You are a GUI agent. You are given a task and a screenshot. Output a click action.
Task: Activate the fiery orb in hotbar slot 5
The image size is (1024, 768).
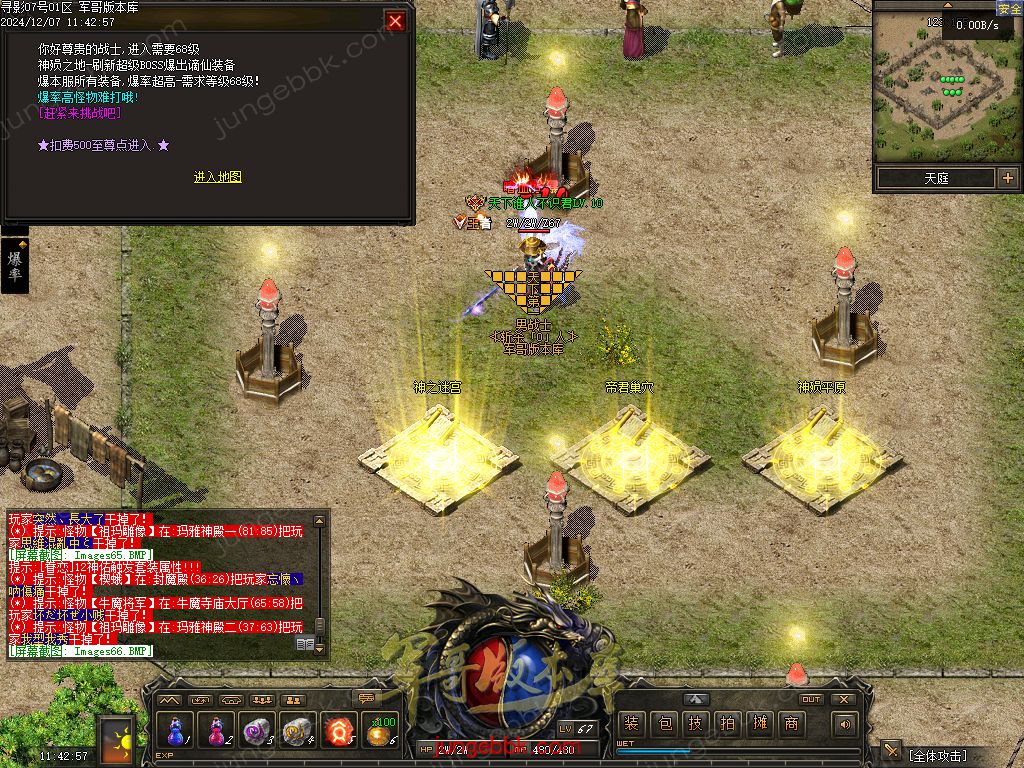click(340, 731)
